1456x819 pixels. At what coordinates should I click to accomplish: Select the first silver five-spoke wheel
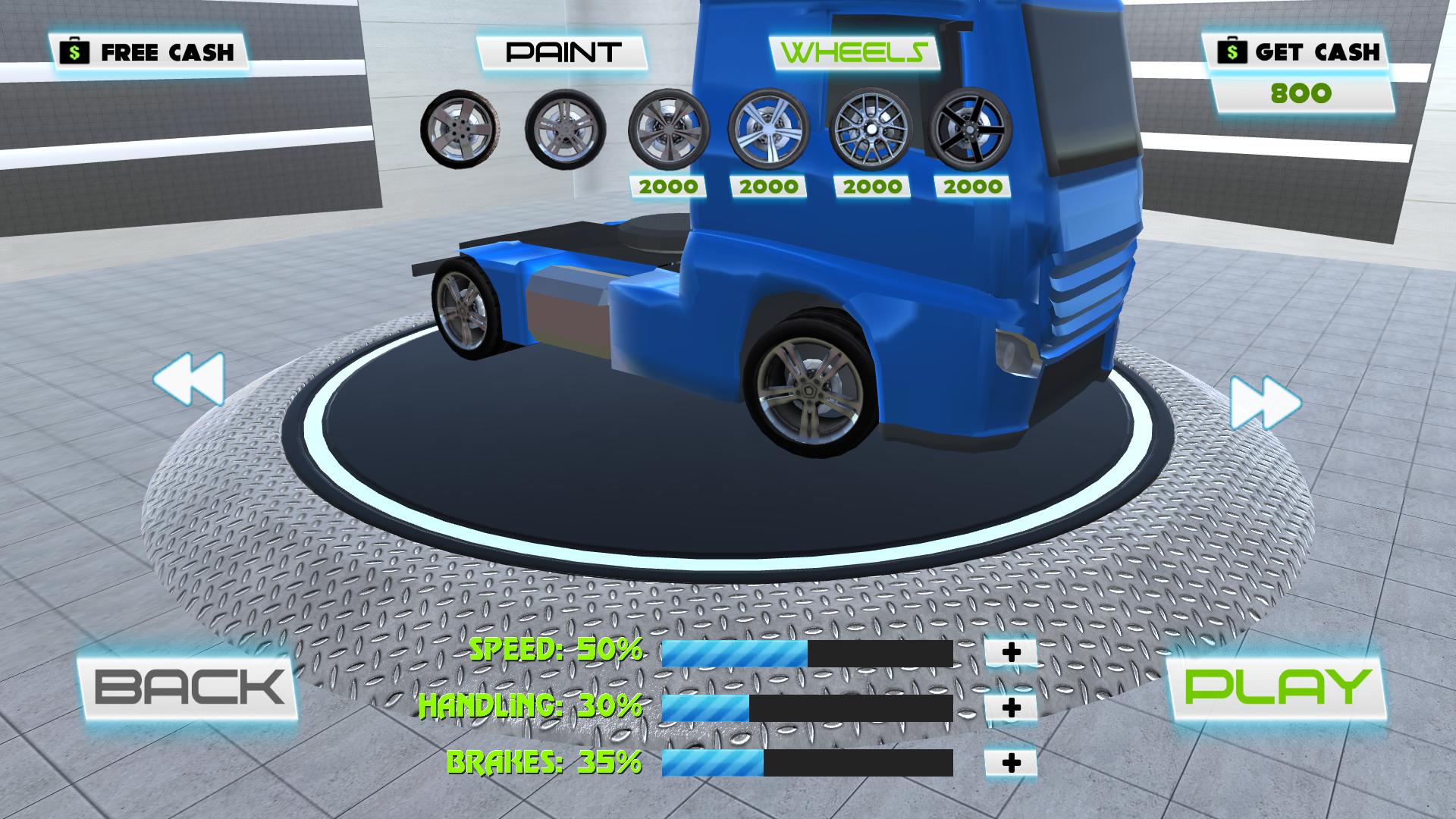(463, 127)
